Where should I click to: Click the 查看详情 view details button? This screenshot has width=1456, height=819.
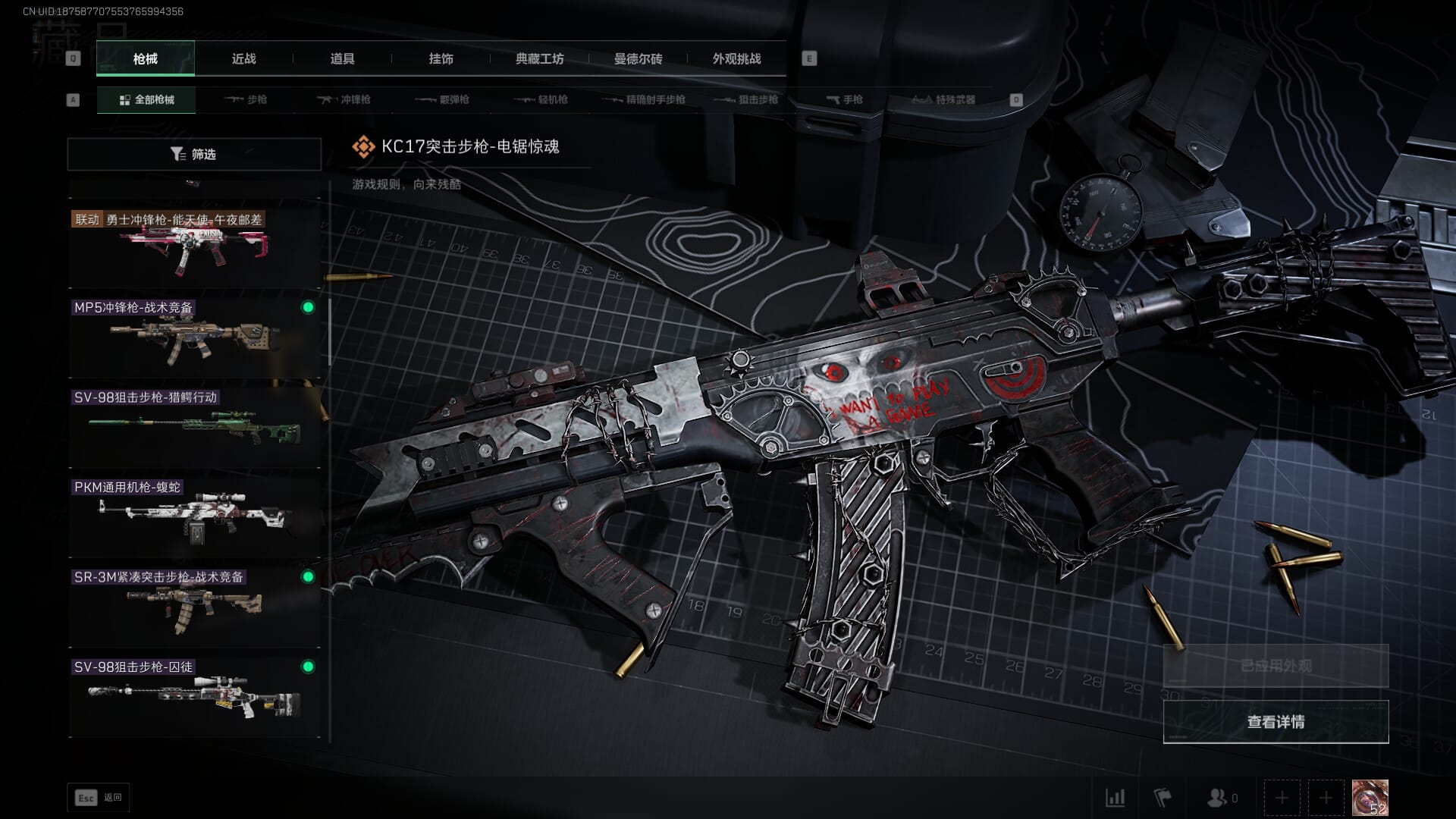pos(1276,722)
